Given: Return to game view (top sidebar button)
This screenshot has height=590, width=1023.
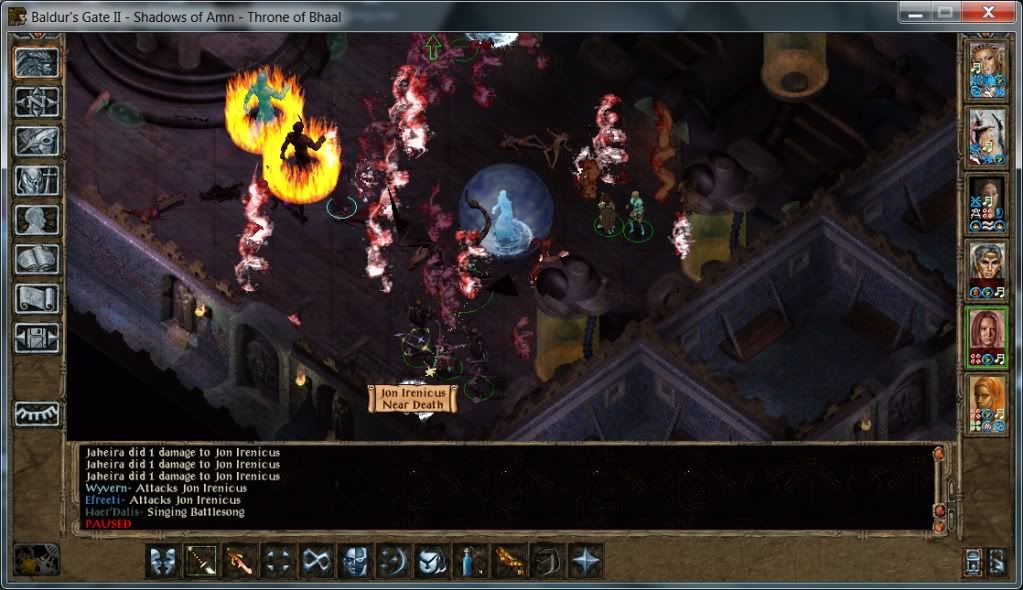Looking at the screenshot, I should tap(36, 61).
